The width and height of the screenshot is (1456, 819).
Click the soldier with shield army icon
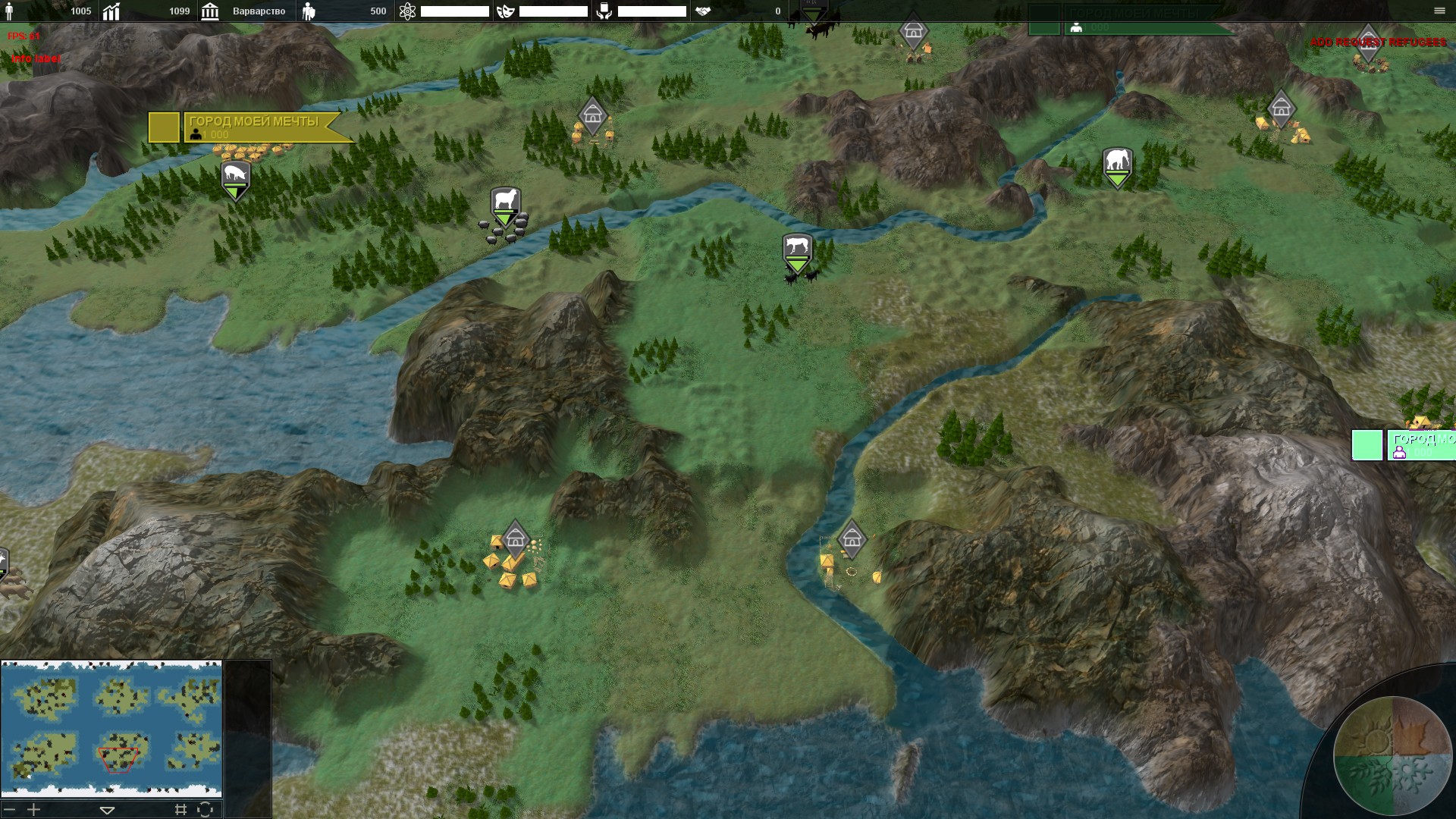(309, 11)
